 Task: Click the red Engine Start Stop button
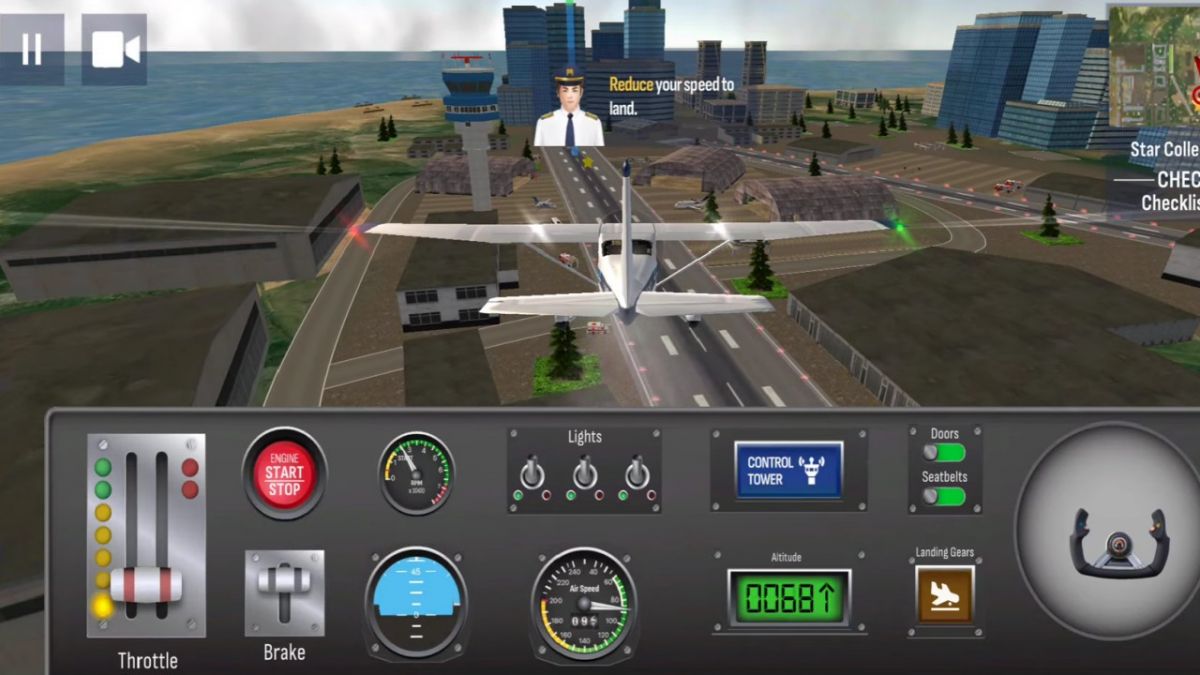click(x=284, y=473)
